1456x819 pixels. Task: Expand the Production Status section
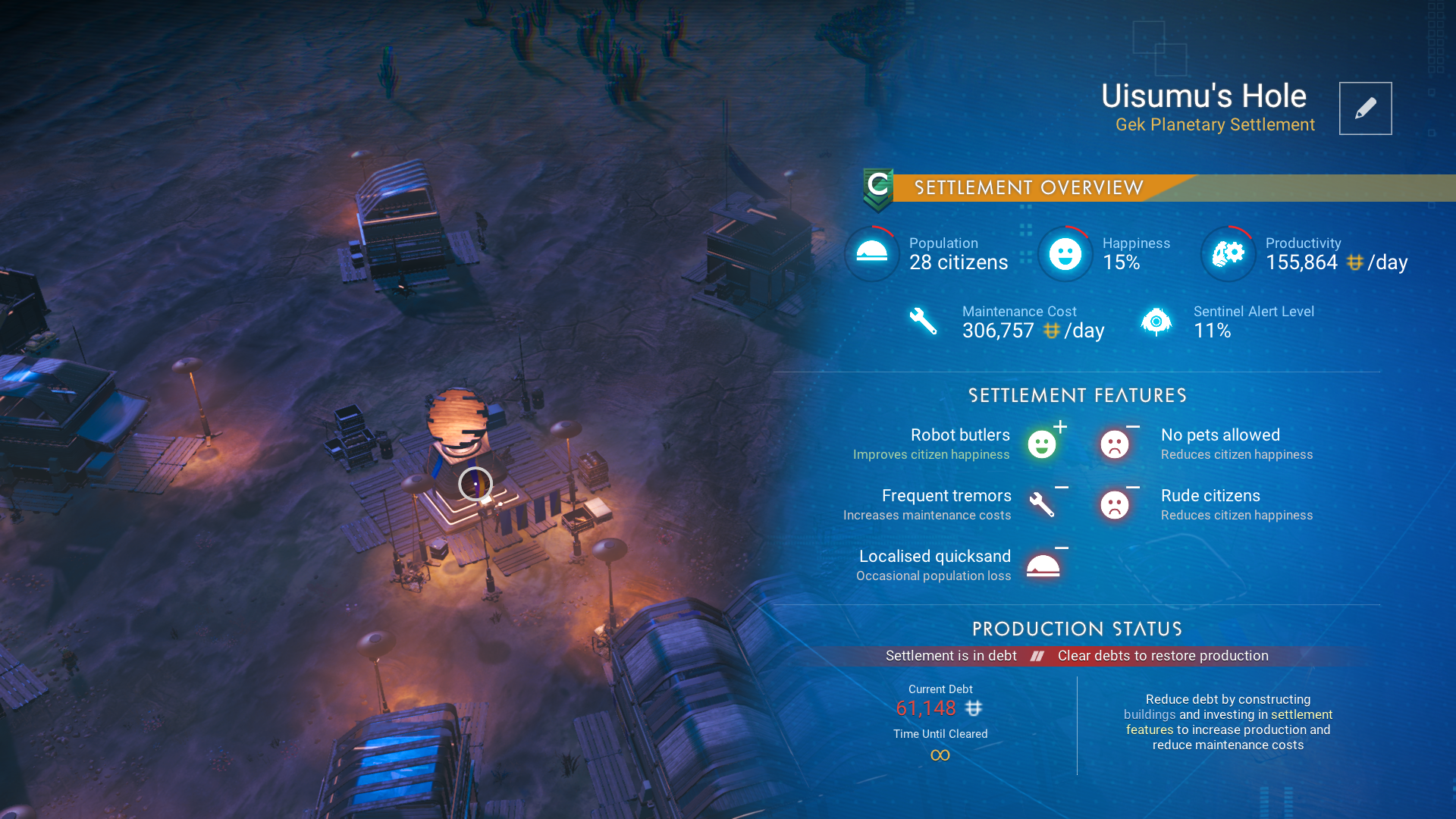[x=1077, y=629]
